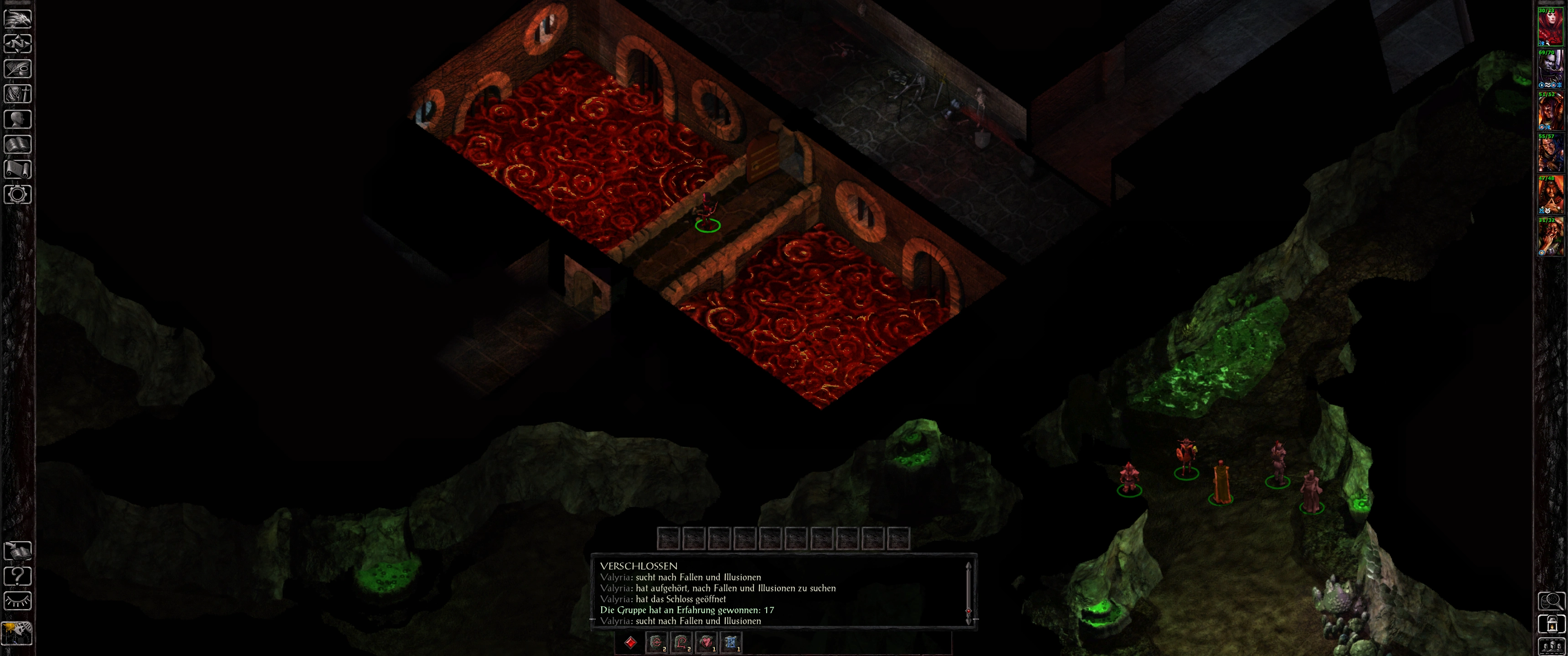Quick save with the arrow-and-book button
This screenshot has width=1568, height=656.
click(18, 551)
